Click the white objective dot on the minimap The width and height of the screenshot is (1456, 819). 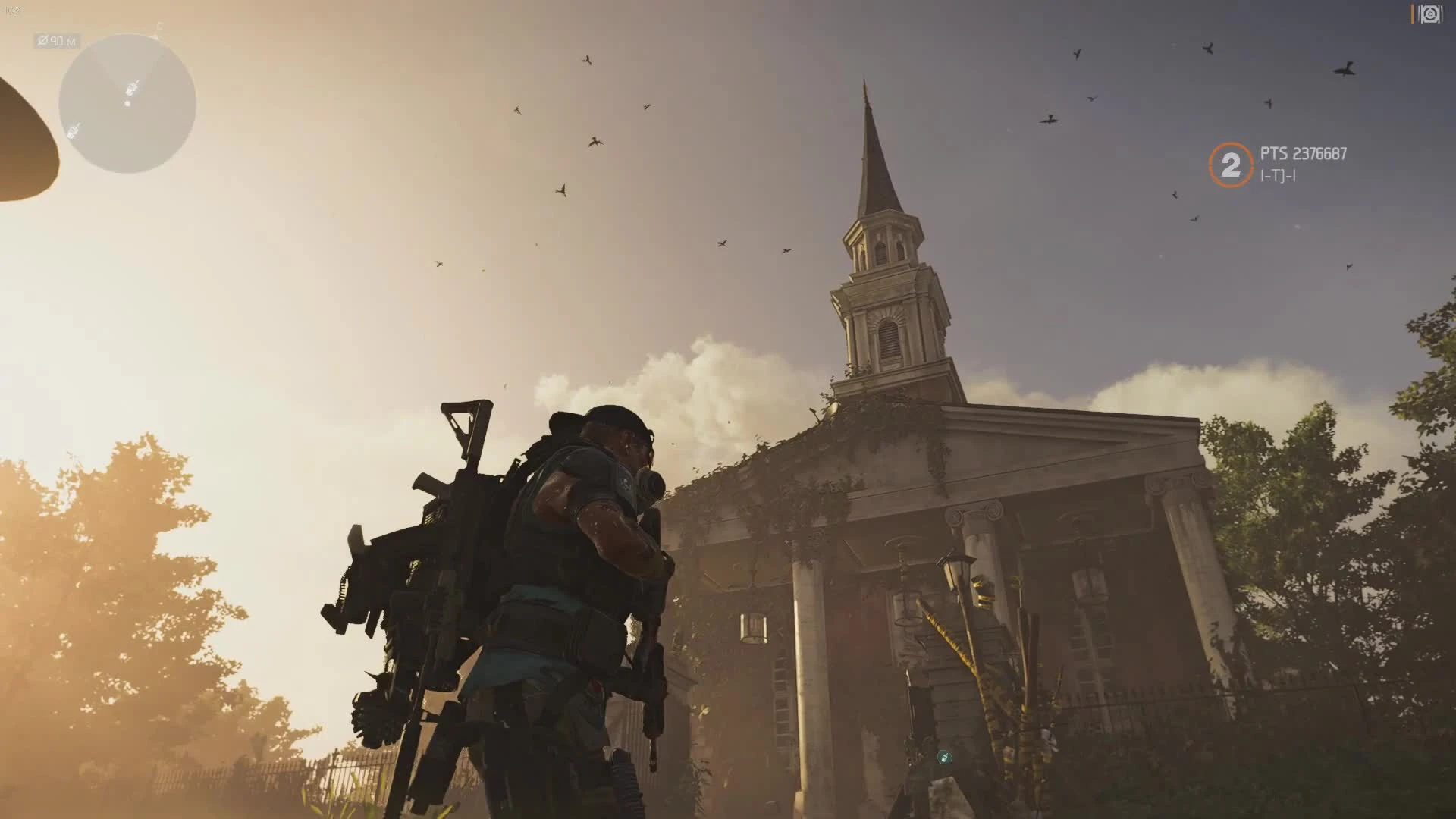click(127, 104)
